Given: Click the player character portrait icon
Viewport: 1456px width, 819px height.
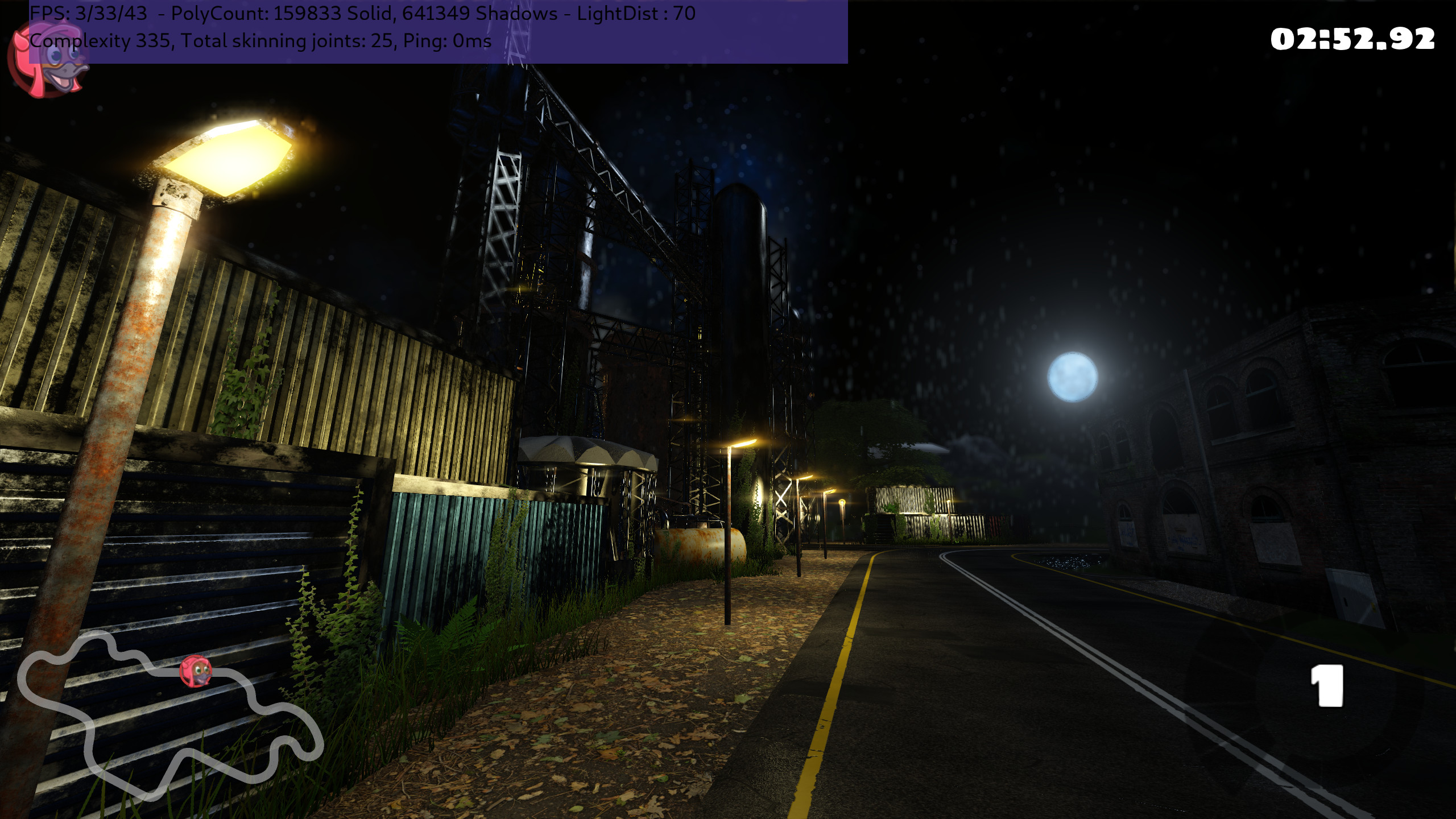Looking at the screenshot, I should click(x=48, y=60).
